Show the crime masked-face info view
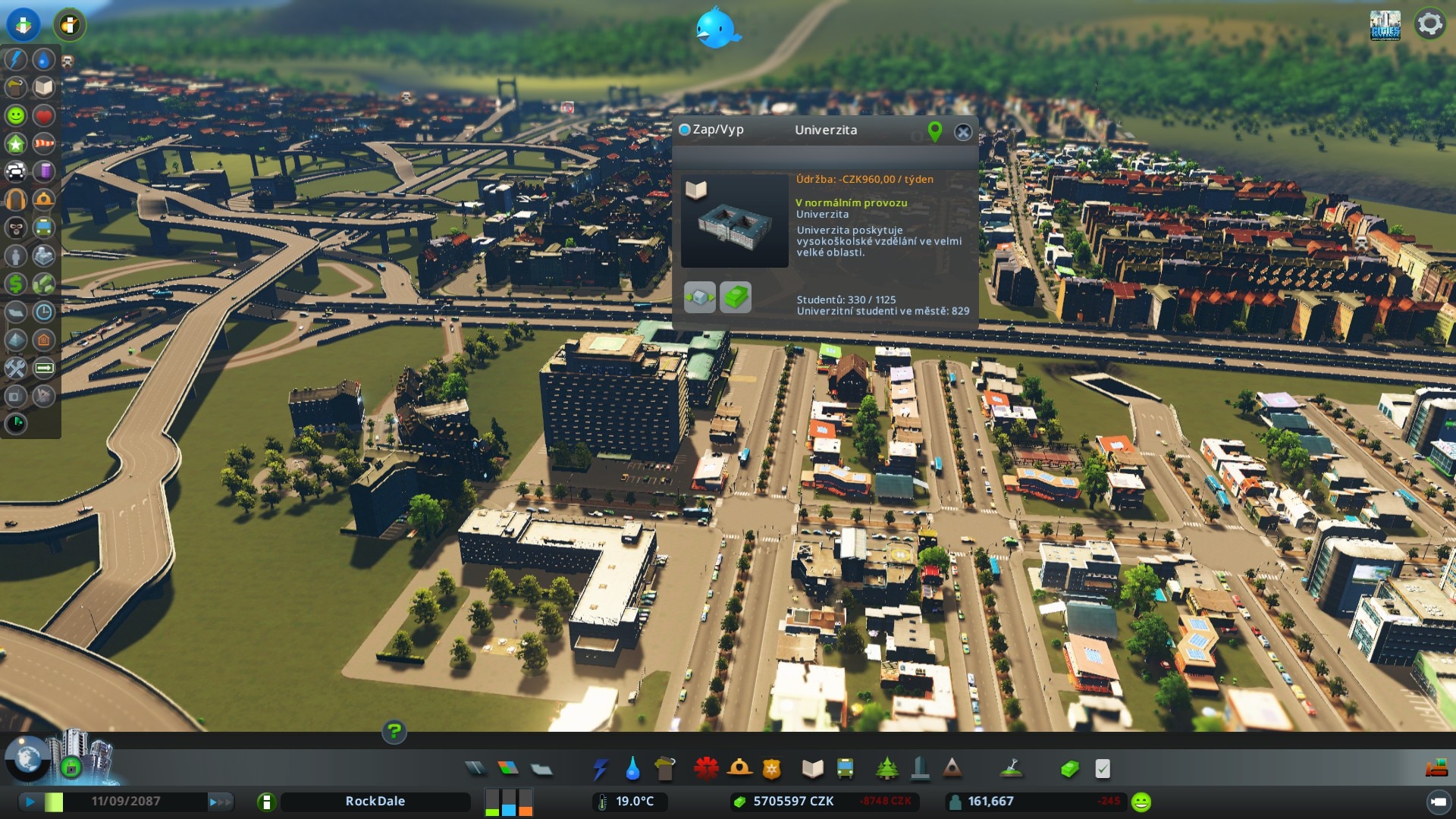The image size is (1456, 819). pyautogui.click(x=16, y=227)
